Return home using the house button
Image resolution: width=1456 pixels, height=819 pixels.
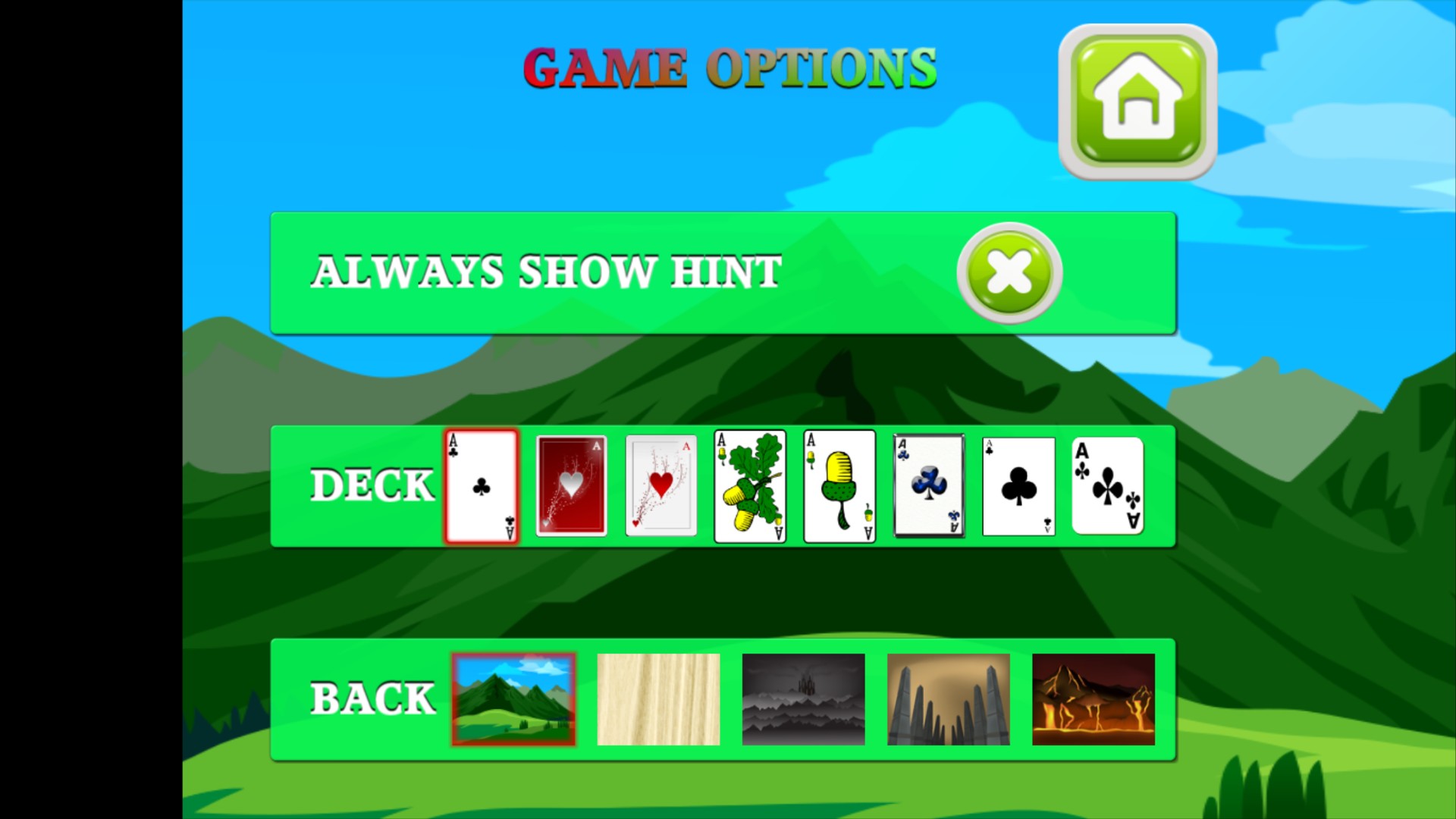pyautogui.click(x=1137, y=102)
